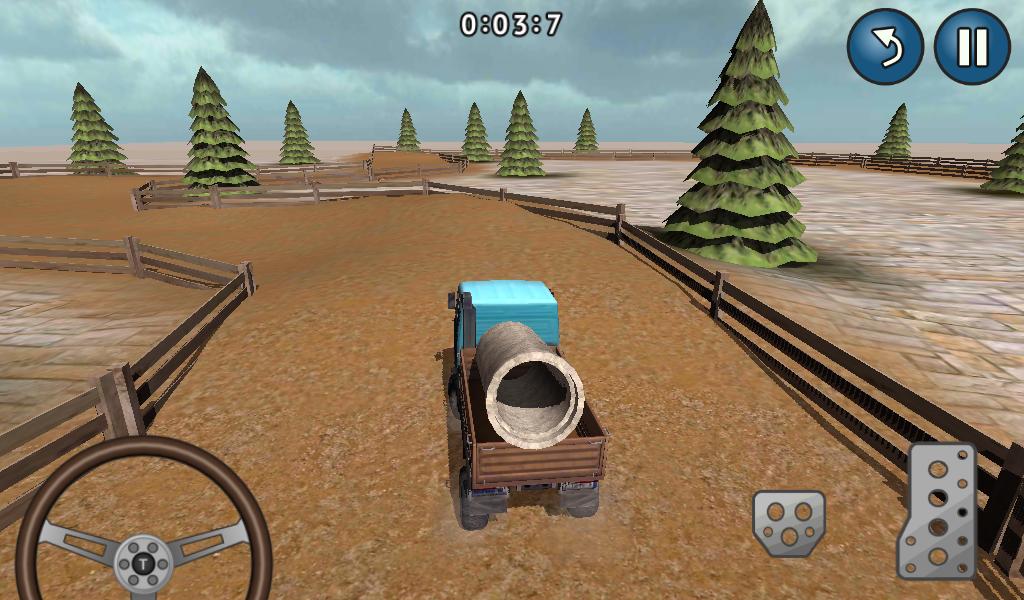Hit the small brake pedal

[x=789, y=523]
